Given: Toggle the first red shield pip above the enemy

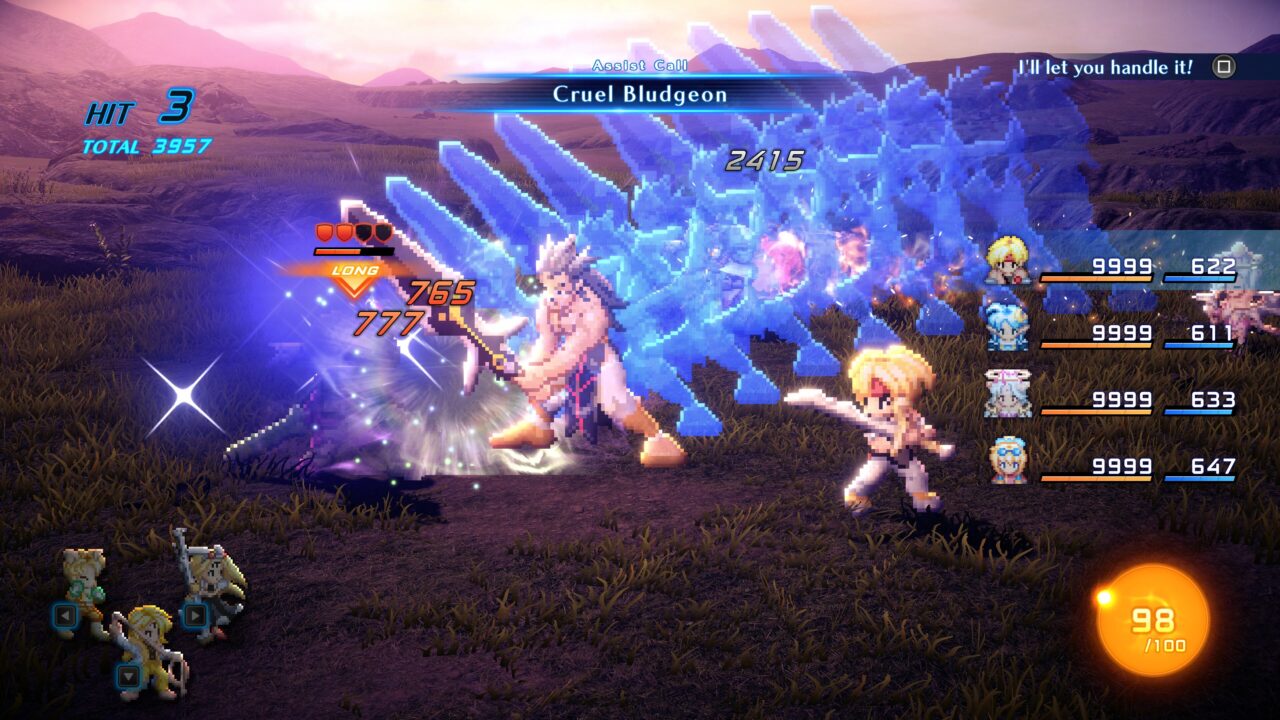Looking at the screenshot, I should 322,230.
